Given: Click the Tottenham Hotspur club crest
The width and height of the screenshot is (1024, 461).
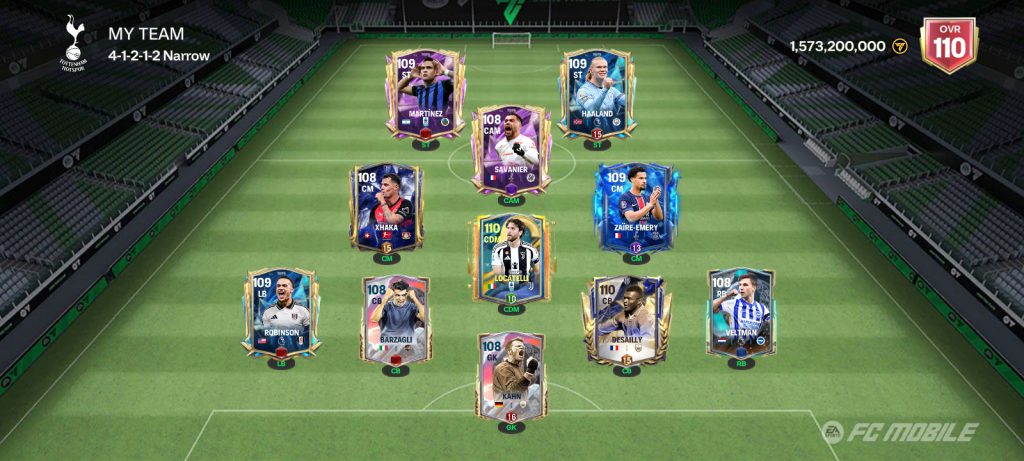Looking at the screenshot, I should pos(73,42).
